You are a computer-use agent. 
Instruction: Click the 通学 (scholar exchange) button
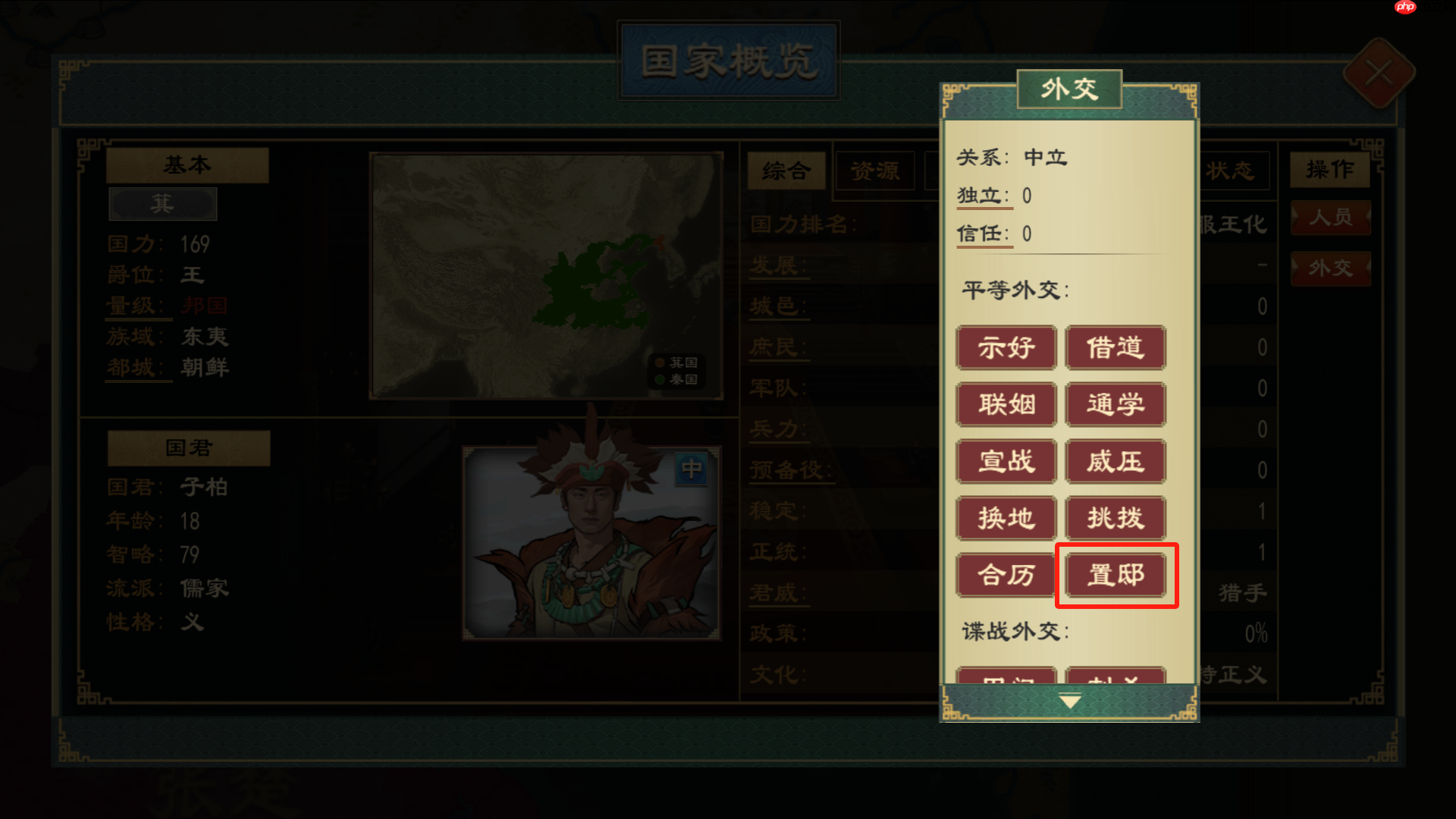point(1115,404)
